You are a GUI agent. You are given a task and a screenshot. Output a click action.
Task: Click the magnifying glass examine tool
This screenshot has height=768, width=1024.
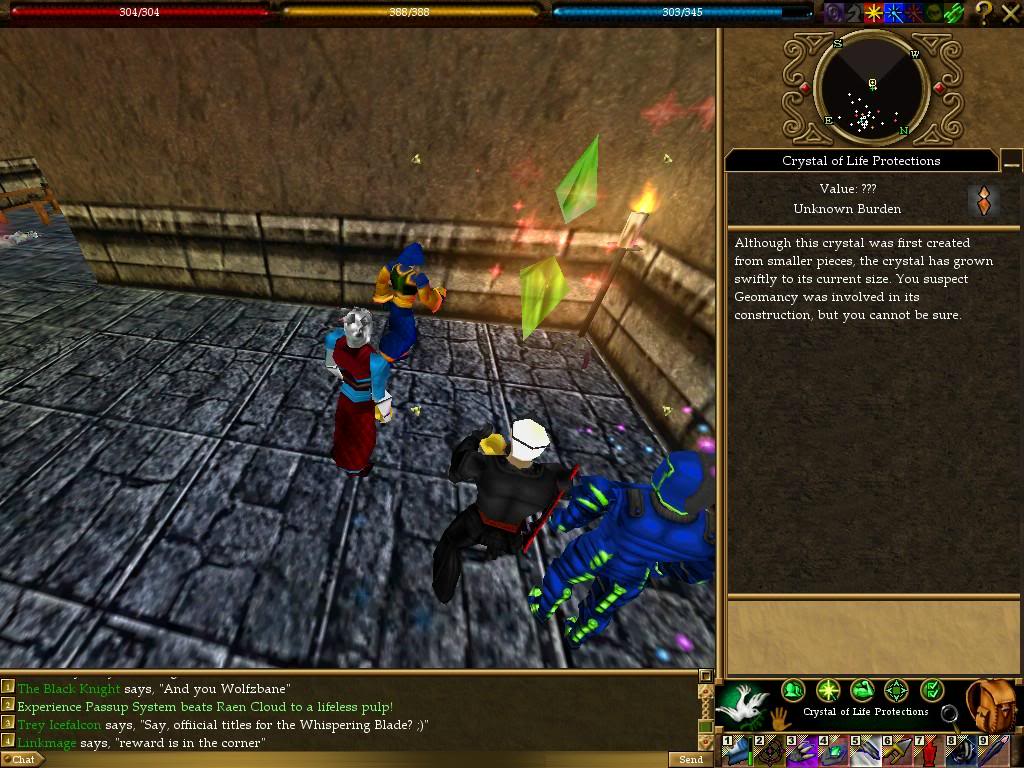[x=950, y=714]
